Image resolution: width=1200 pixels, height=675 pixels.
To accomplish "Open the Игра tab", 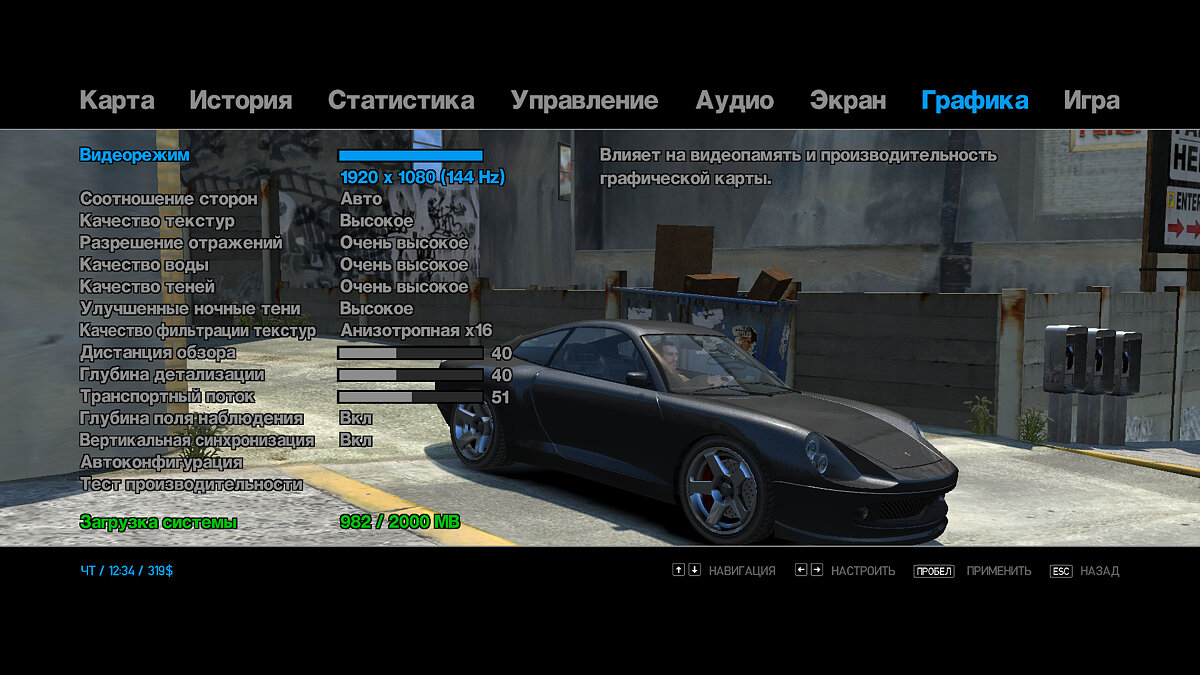I will (x=1091, y=100).
